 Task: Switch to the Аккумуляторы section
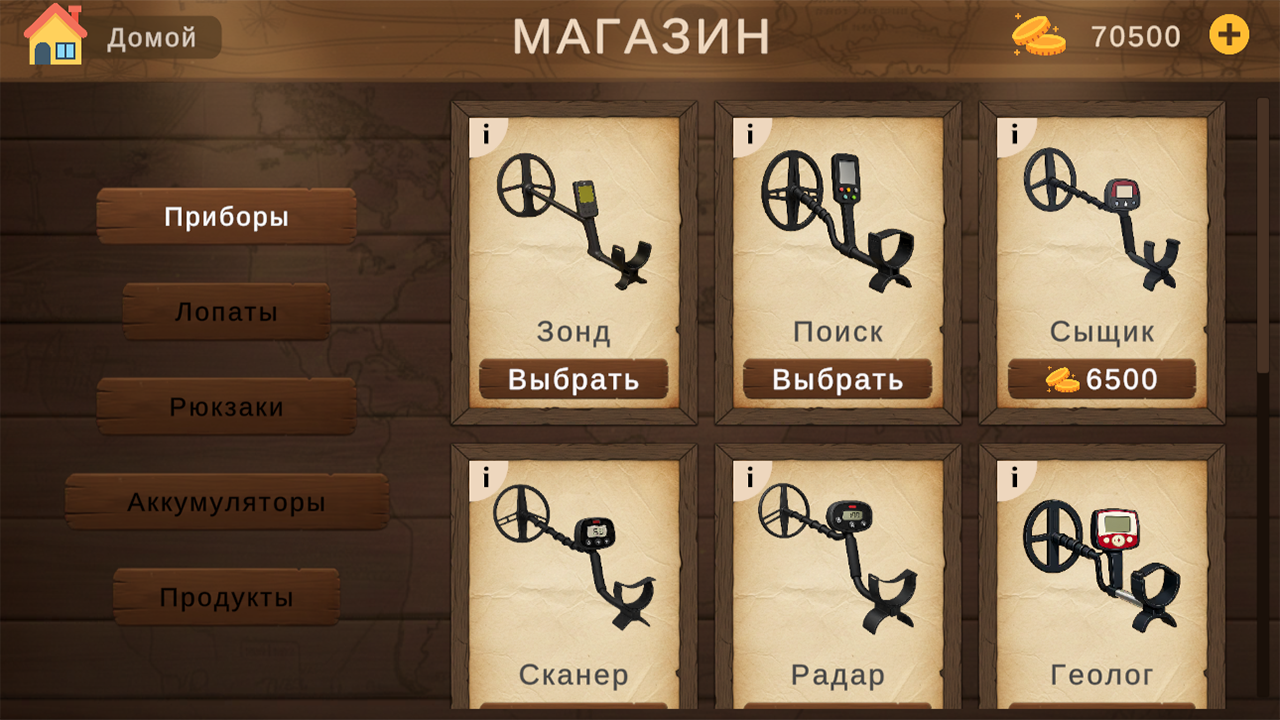pos(225,502)
